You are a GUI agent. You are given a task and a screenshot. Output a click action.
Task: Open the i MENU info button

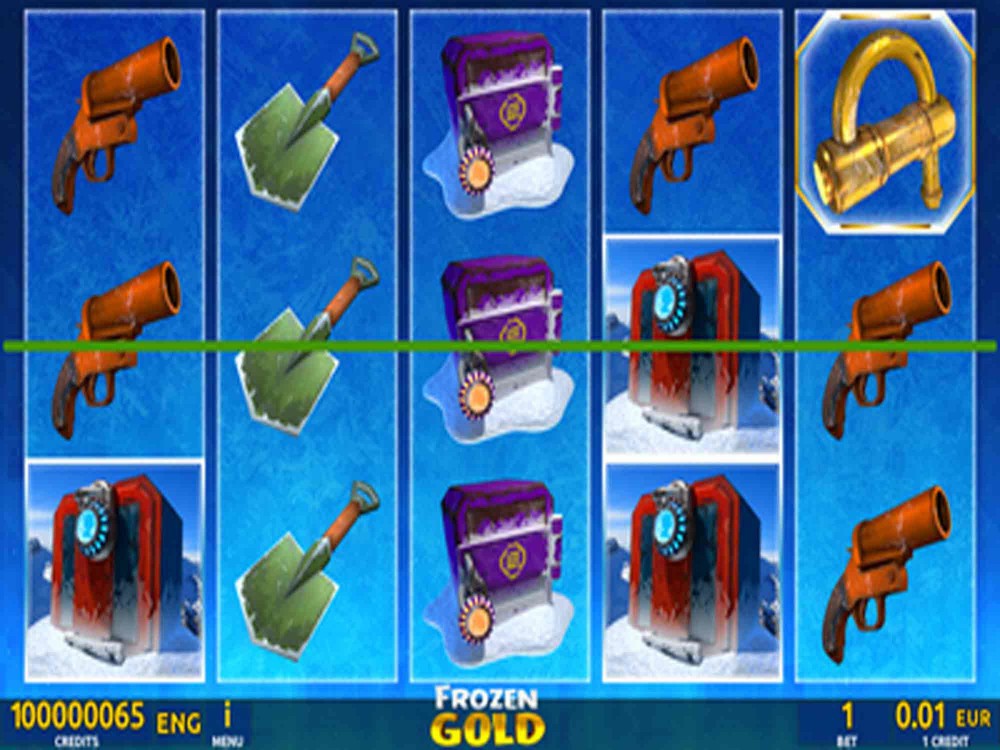click(x=227, y=722)
